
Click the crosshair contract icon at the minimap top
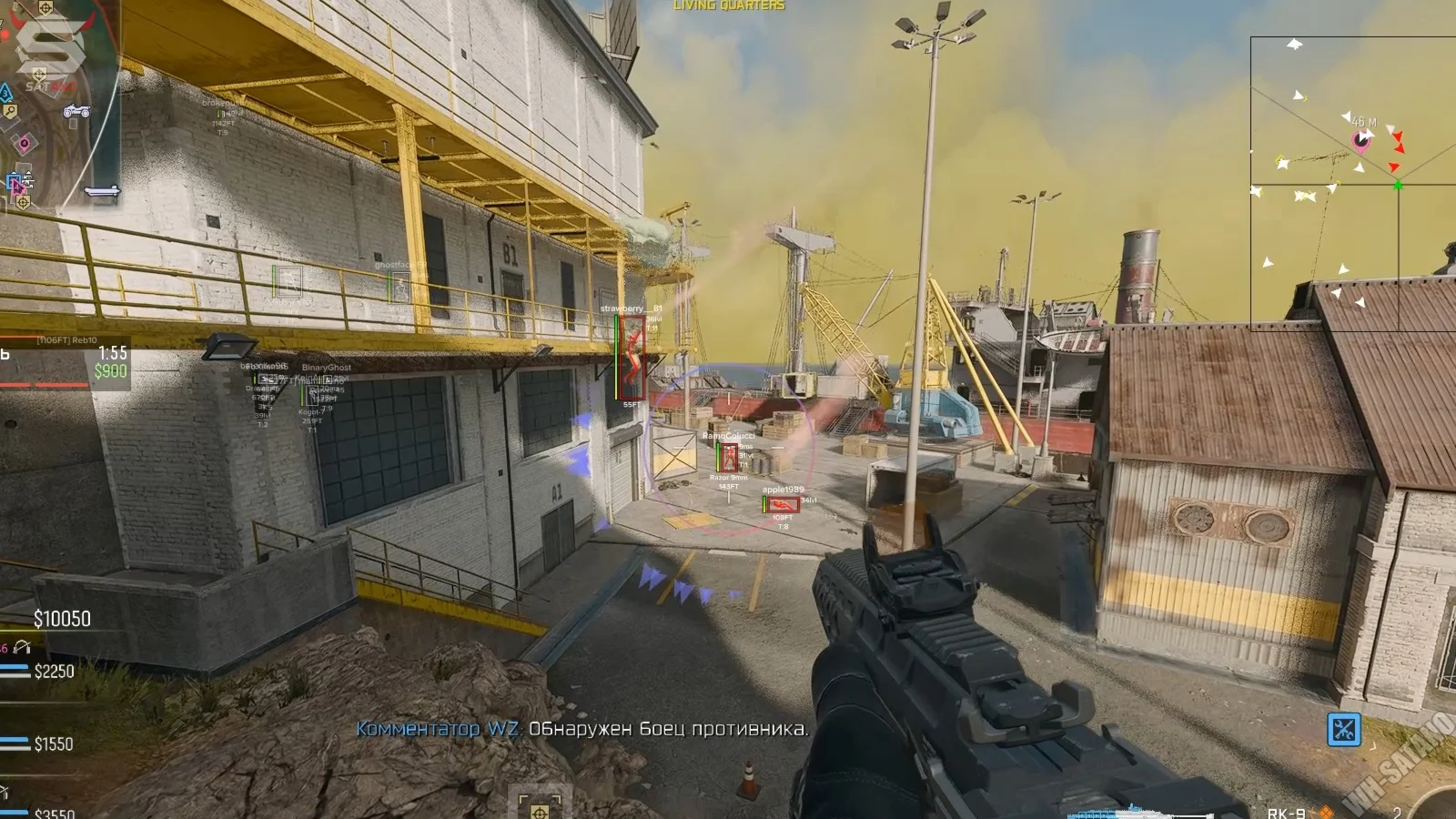click(45, 7)
